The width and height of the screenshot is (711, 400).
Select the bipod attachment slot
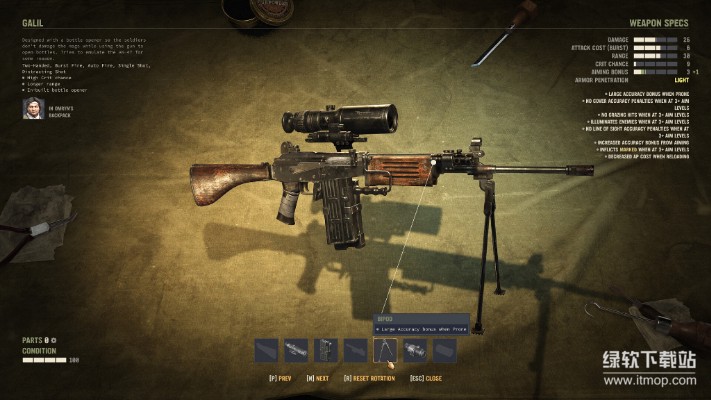(x=385, y=350)
